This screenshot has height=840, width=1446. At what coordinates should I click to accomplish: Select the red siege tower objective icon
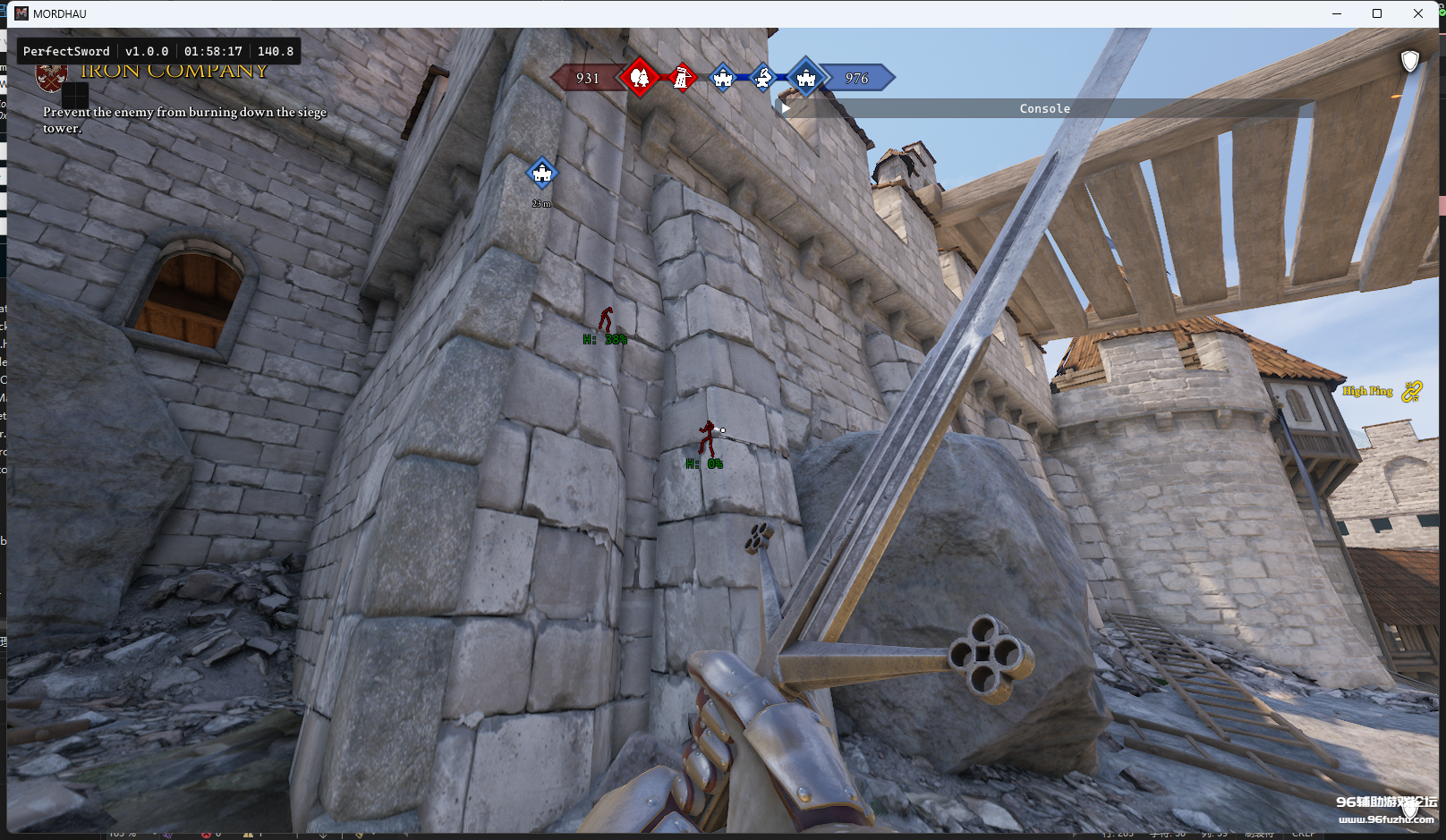tap(682, 78)
